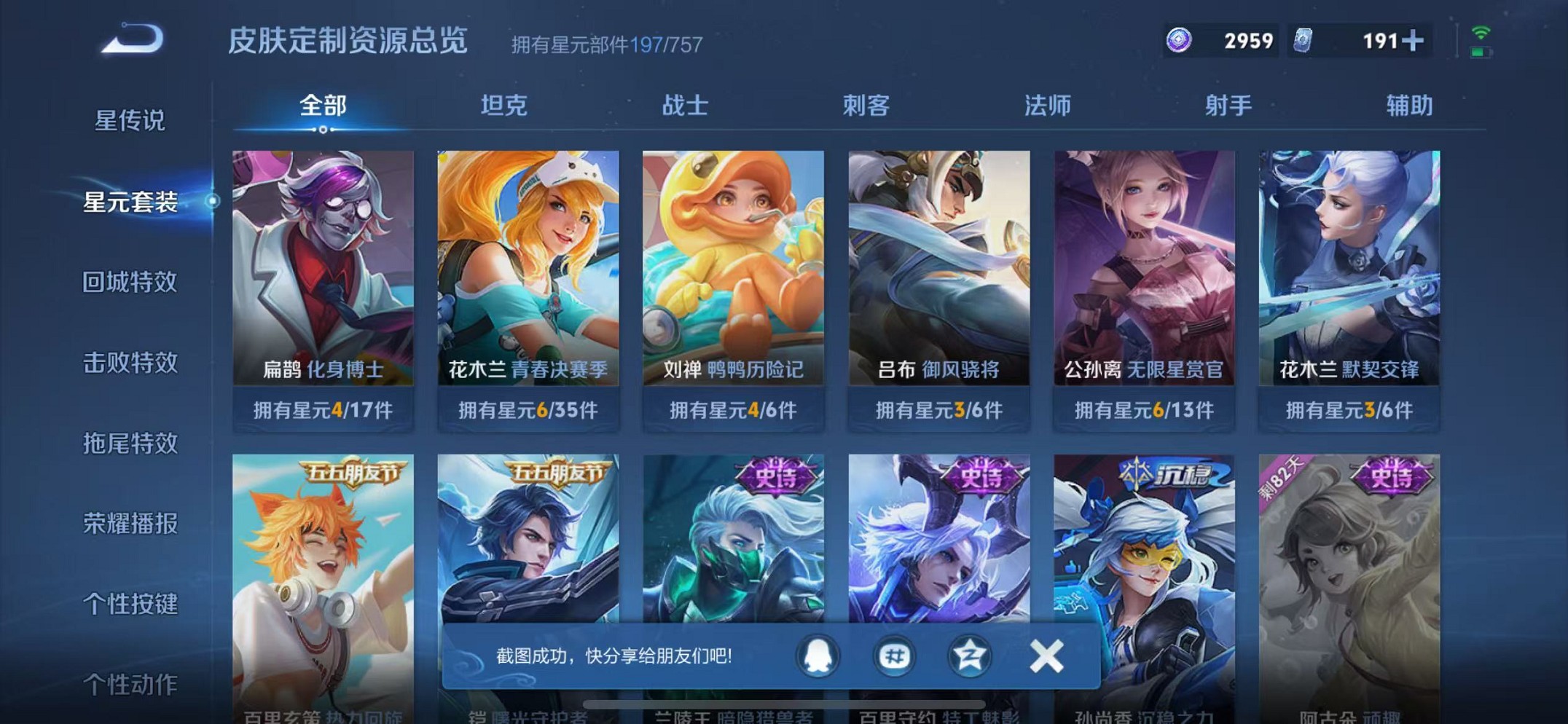Viewport: 1568px width, 724px height.
Task: Click the WeChat share icon next to QQ
Action: coord(893,655)
